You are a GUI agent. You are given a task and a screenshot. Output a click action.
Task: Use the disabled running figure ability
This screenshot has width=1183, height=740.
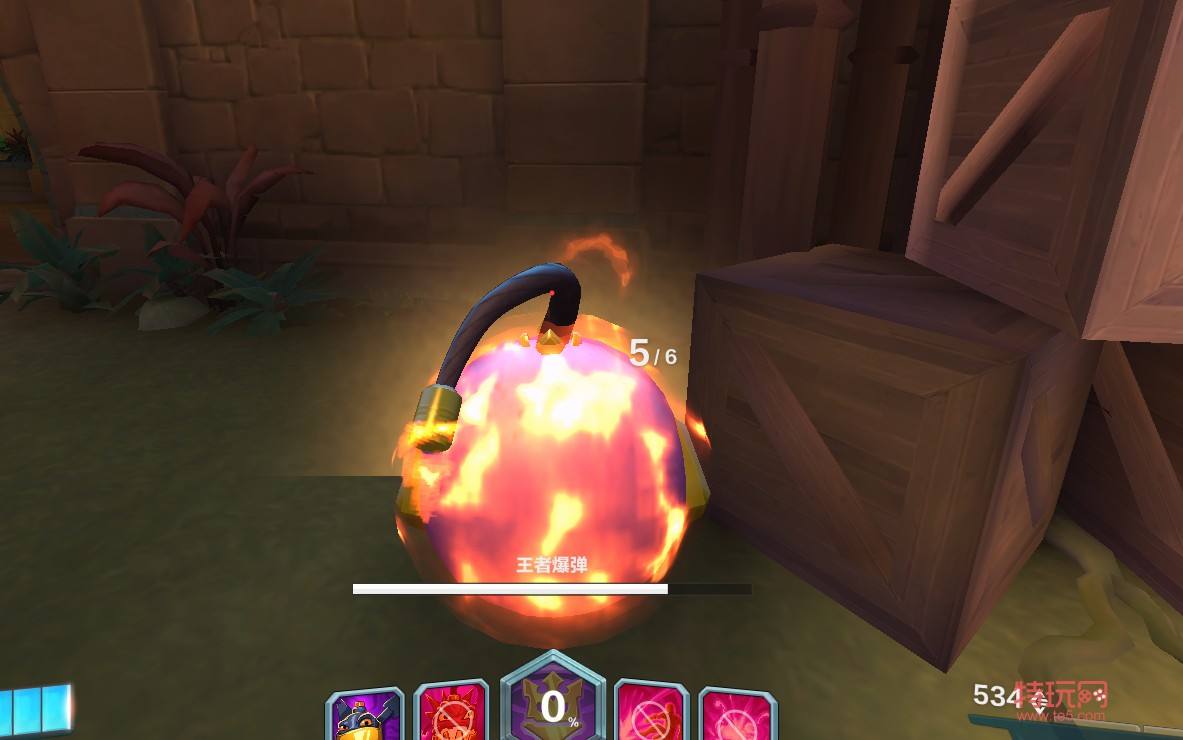[x=651, y=713]
